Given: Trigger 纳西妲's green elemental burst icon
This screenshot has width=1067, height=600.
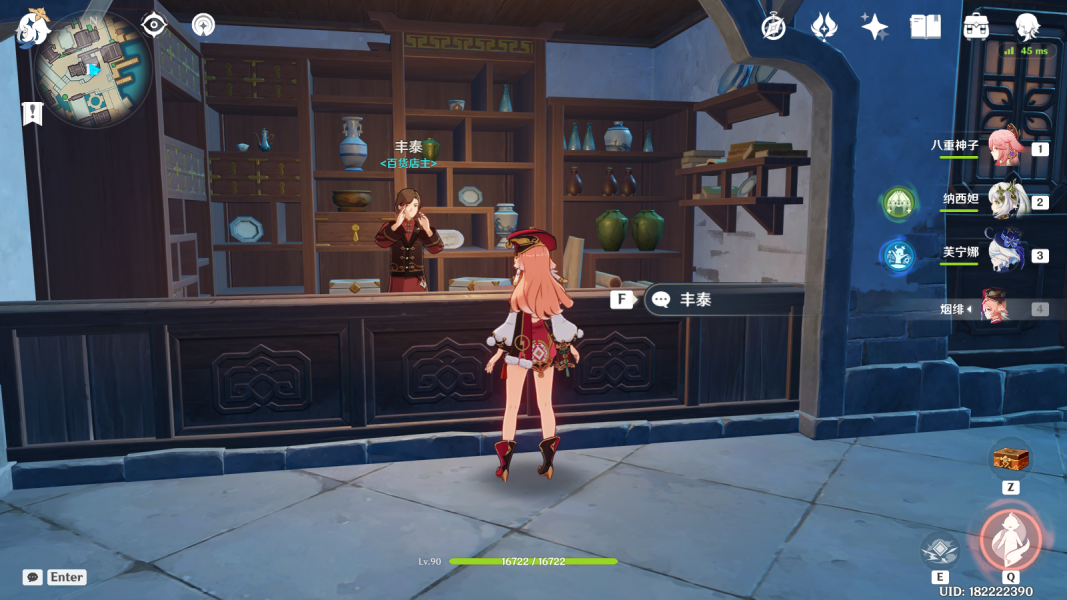Looking at the screenshot, I should click(898, 204).
